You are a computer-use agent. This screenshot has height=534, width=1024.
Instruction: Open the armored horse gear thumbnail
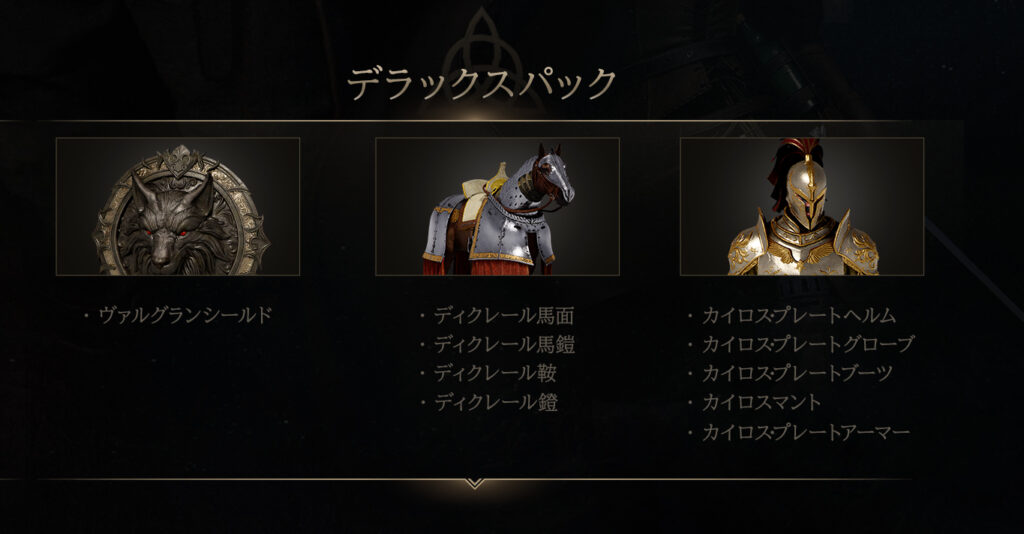(497, 207)
